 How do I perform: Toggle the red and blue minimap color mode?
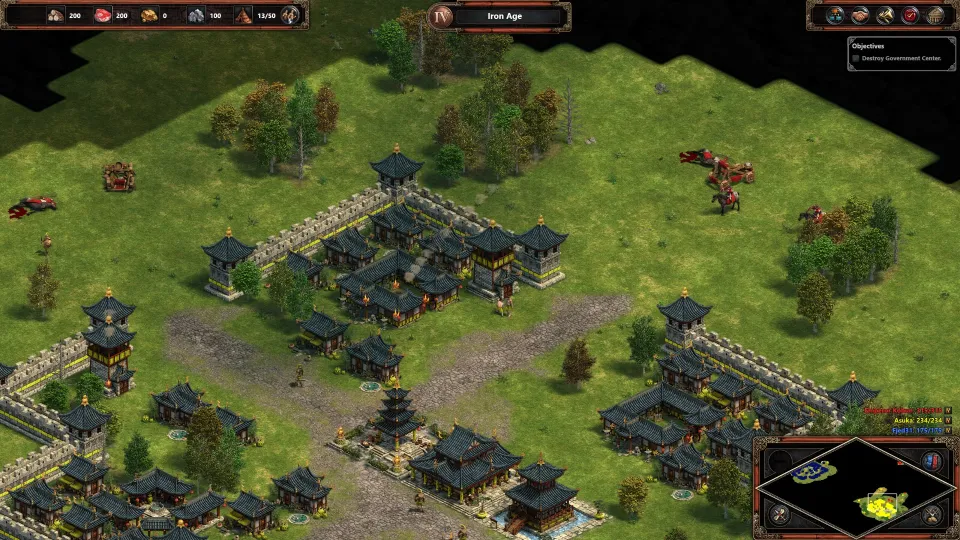[x=932, y=461]
